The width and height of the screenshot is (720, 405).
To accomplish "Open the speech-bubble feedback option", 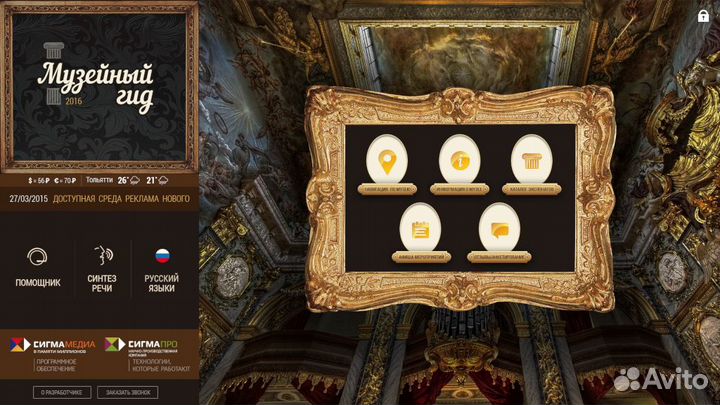I will tap(498, 229).
